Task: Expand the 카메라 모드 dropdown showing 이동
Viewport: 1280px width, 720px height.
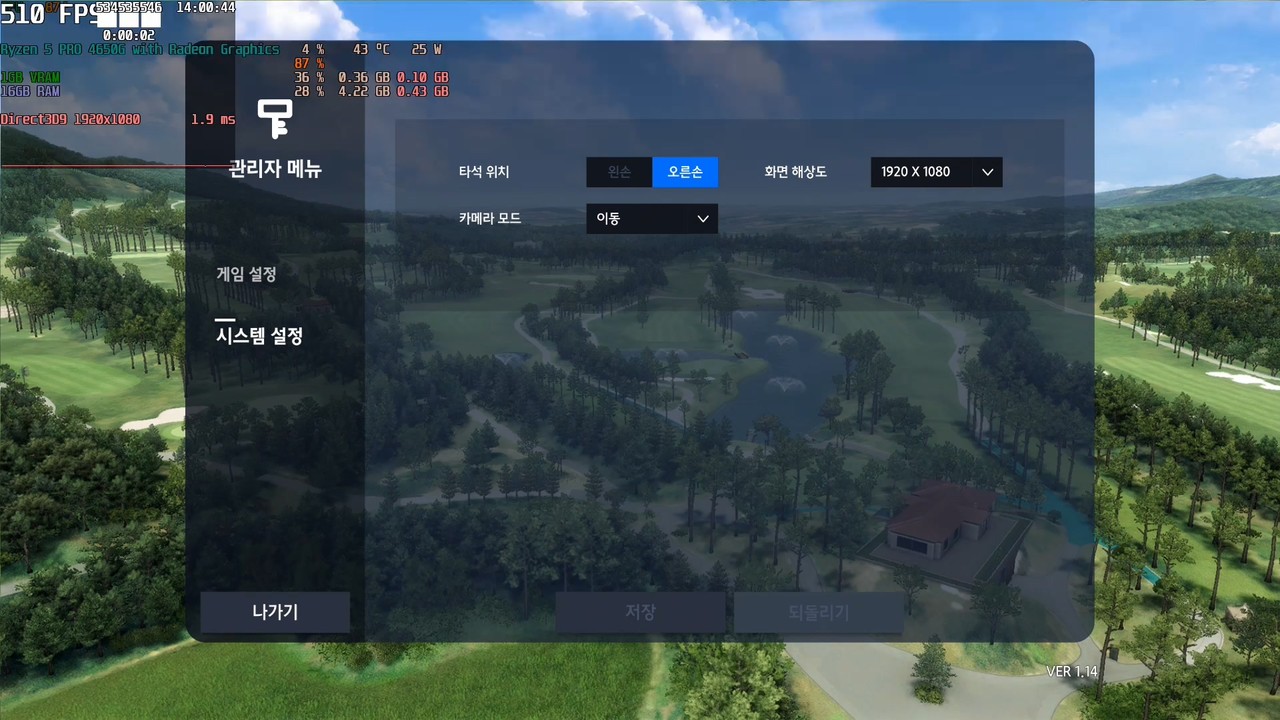Action: pyautogui.click(x=651, y=218)
